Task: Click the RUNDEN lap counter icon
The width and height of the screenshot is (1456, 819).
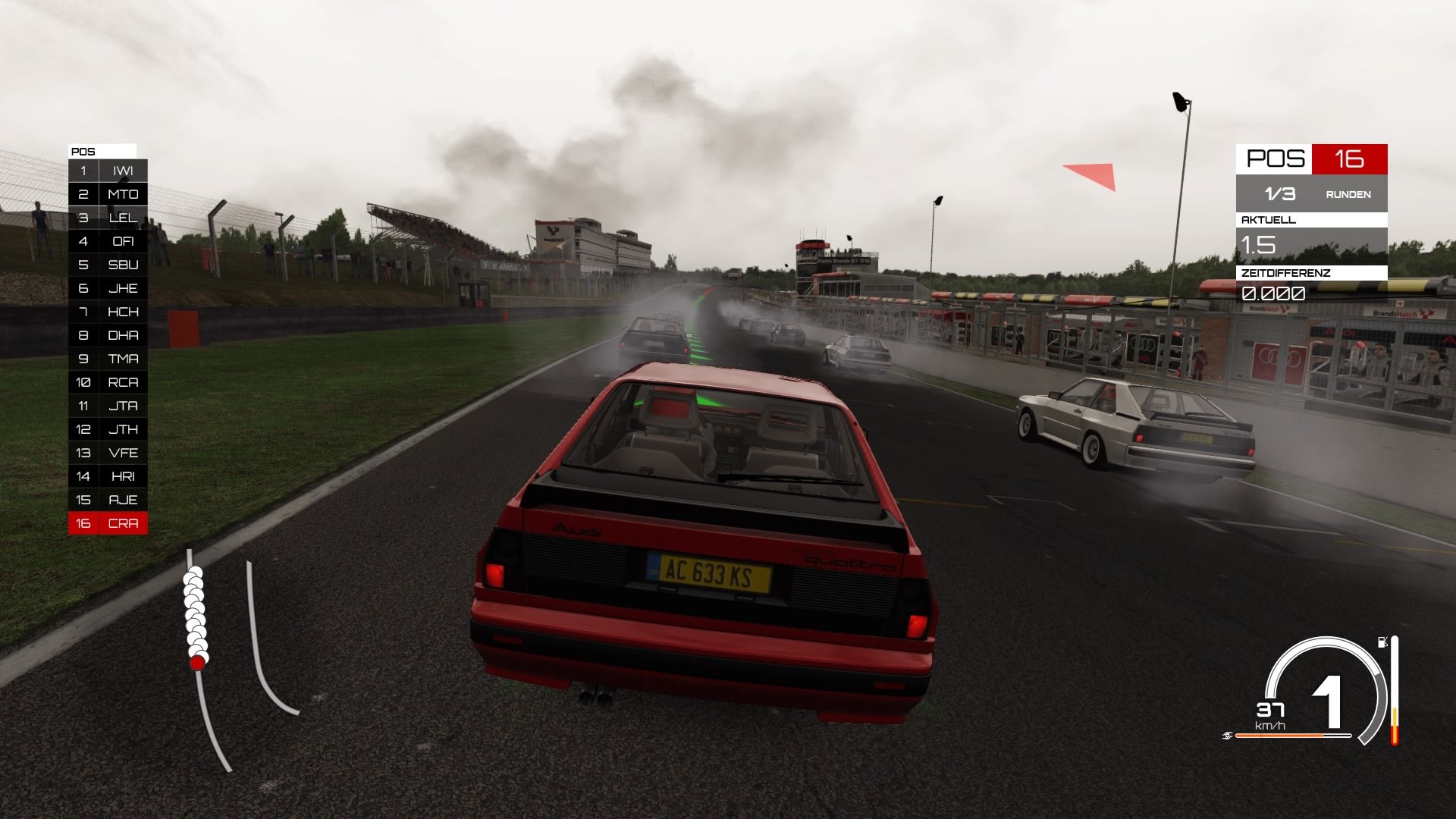Action: coord(1348,195)
